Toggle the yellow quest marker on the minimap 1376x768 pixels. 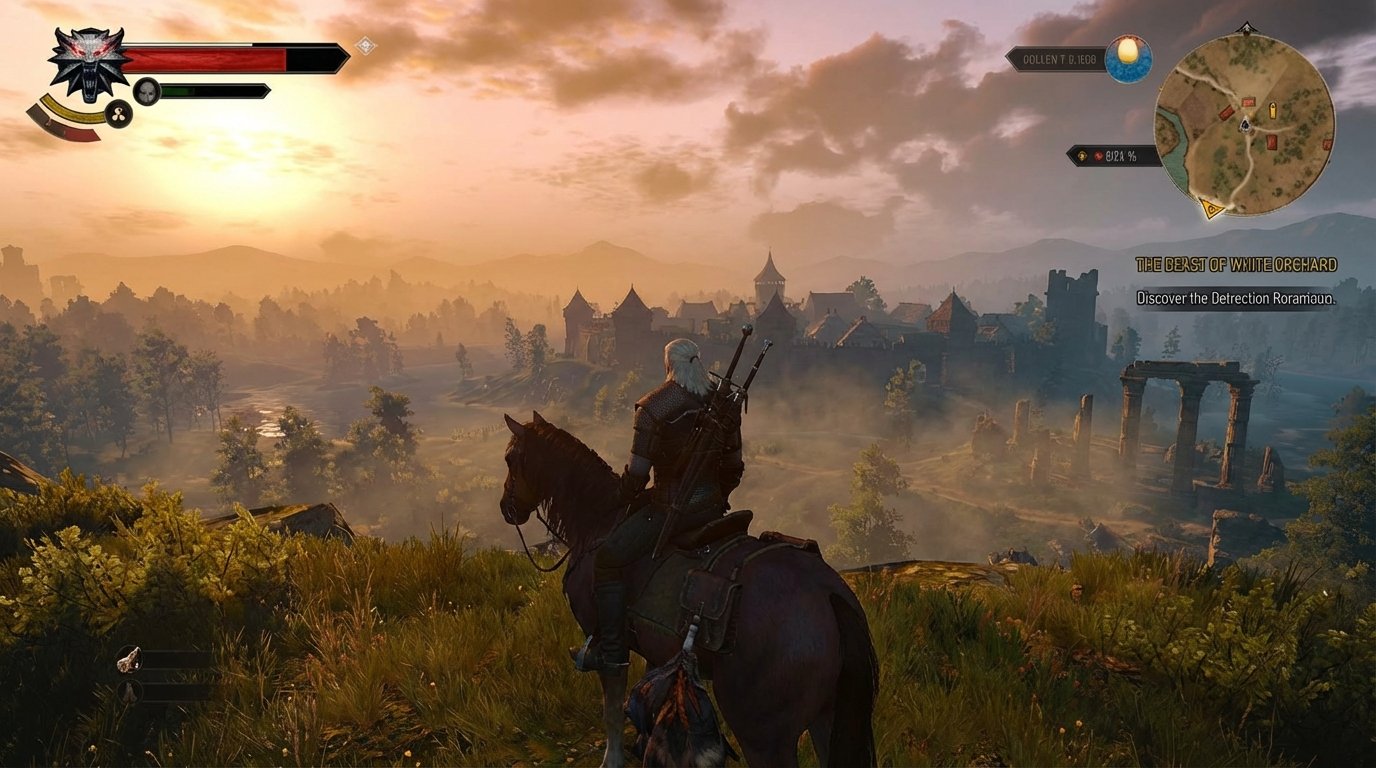click(x=1212, y=208)
